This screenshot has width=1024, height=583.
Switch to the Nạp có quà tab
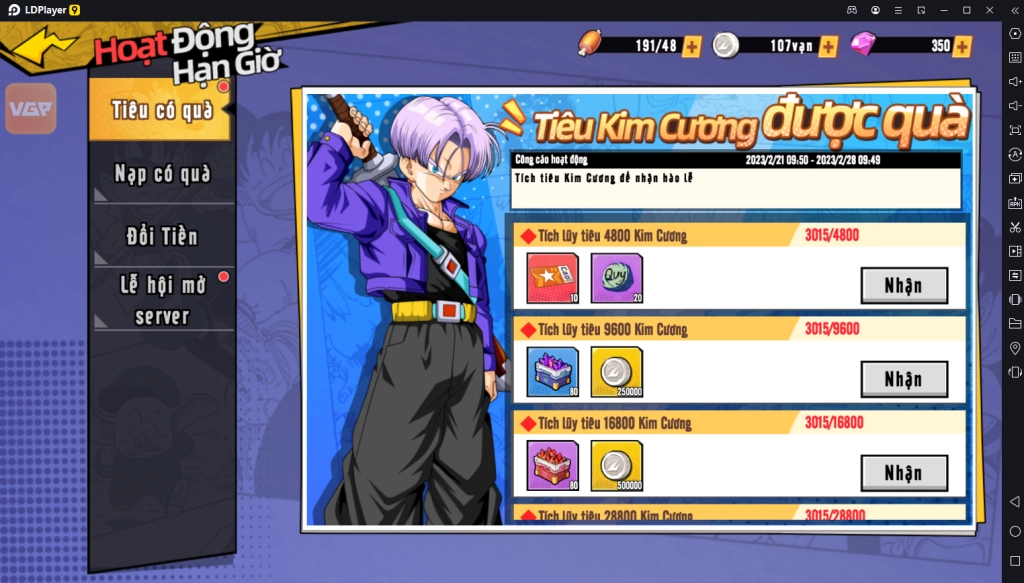coord(163,174)
